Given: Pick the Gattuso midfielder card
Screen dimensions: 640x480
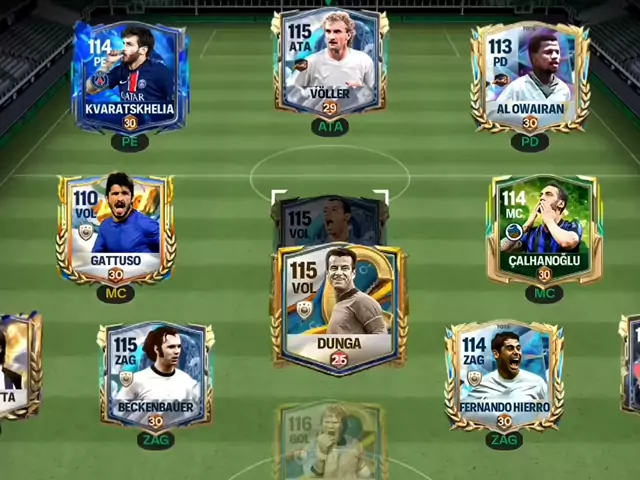Looking at the screenshot, I should [116, 229].
